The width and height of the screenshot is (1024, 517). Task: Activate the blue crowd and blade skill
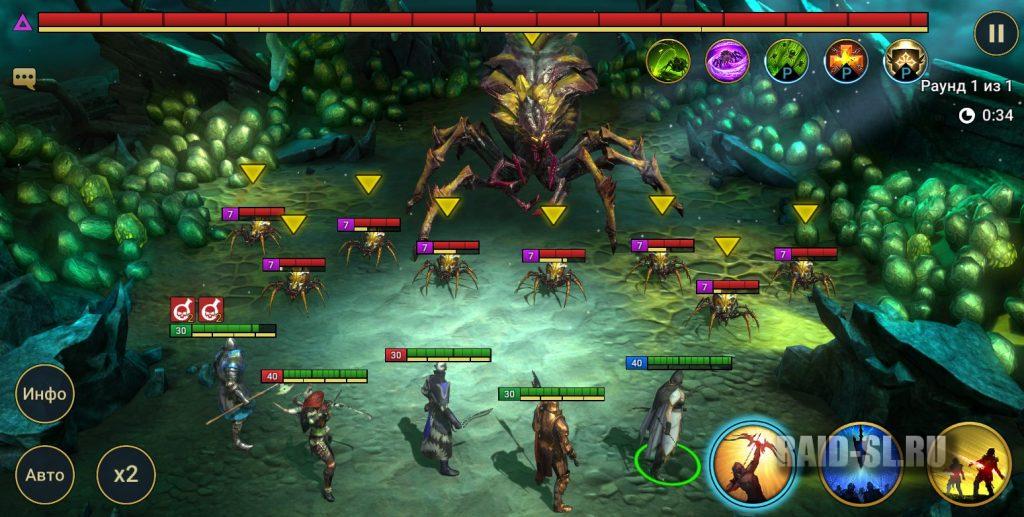pyautogui.click(x=860, y=464)
